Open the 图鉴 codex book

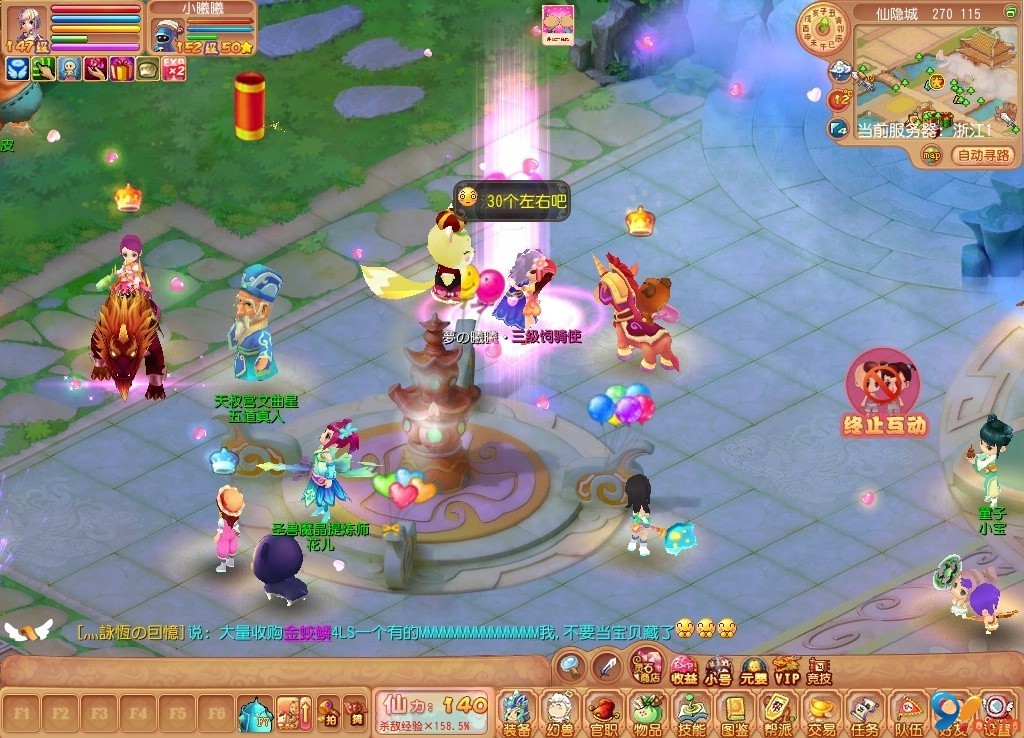click(735, 712)
